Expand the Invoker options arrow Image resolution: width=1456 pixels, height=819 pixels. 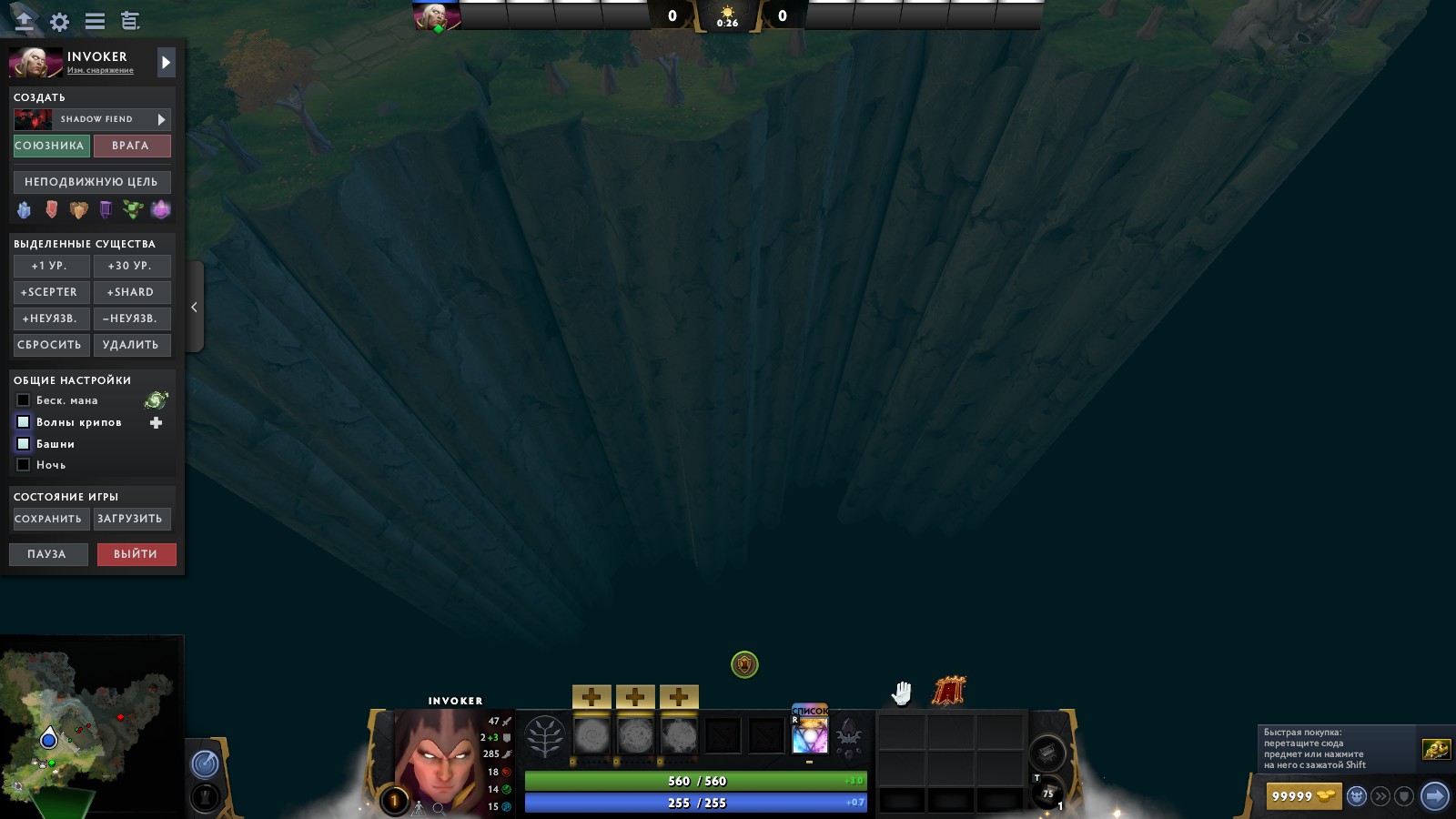tap(165, 63)
